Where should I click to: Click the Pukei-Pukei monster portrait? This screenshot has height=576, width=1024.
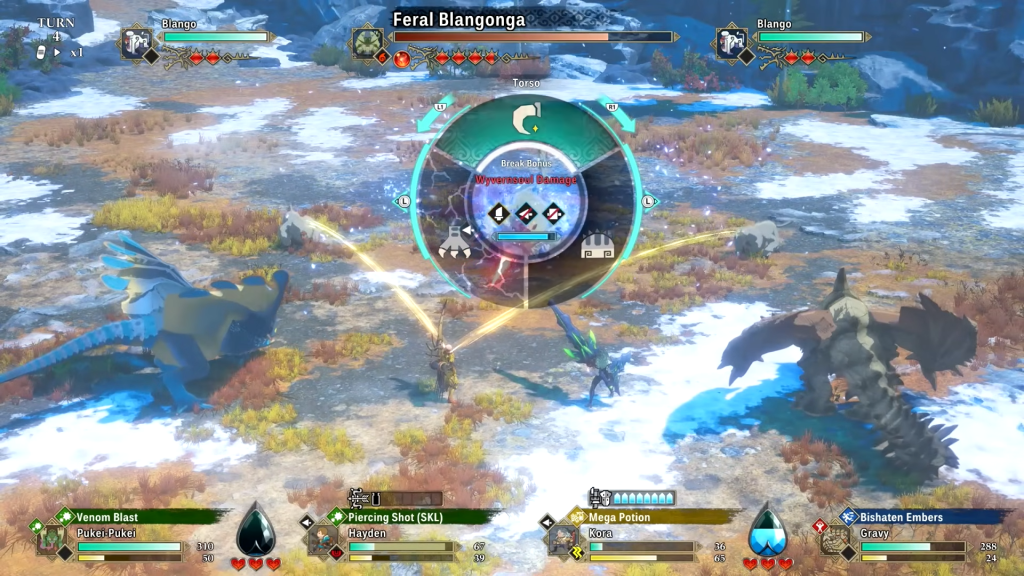[x=49, y=540]
